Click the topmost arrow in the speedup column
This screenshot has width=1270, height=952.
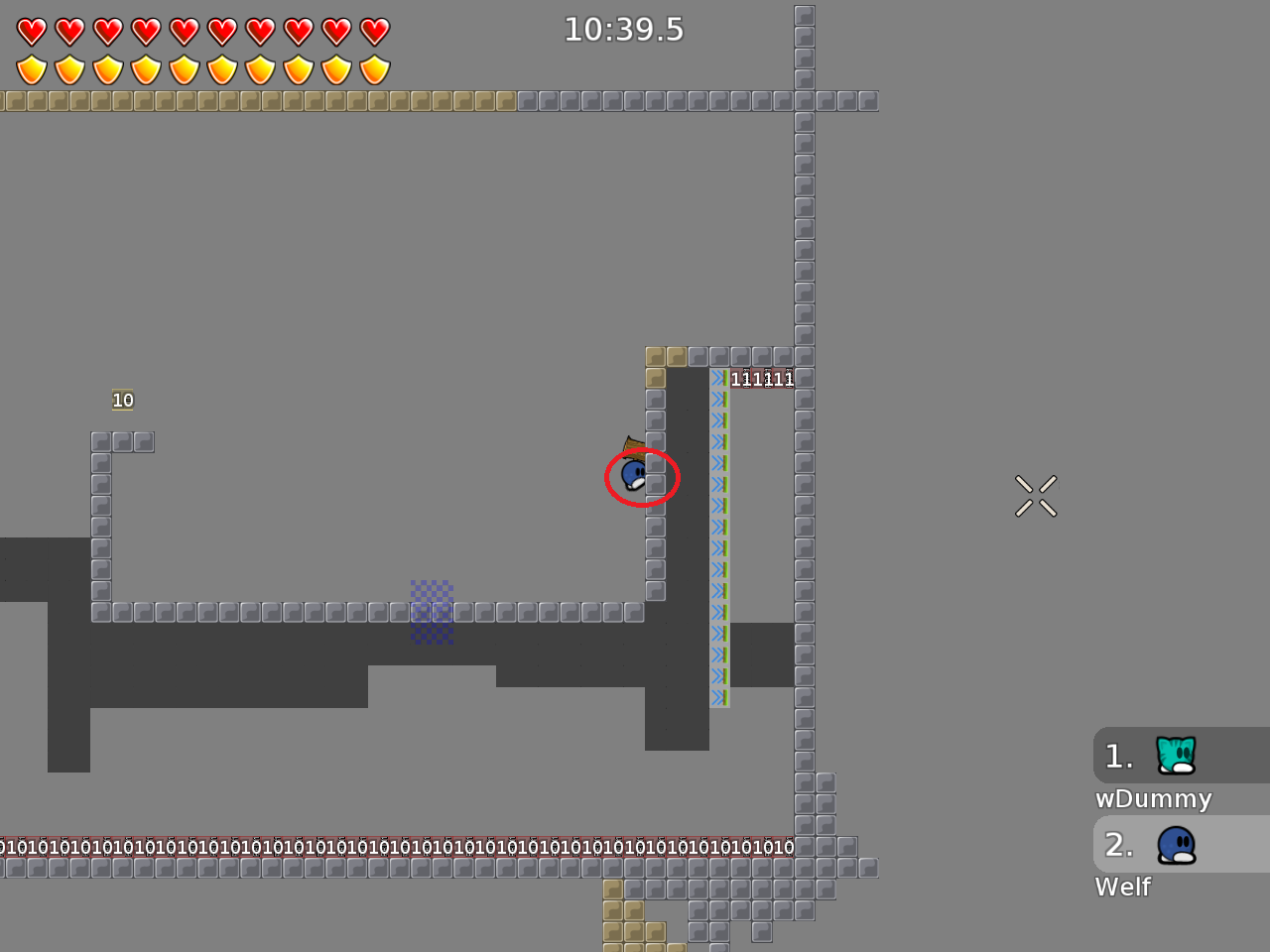pos(718,378)
